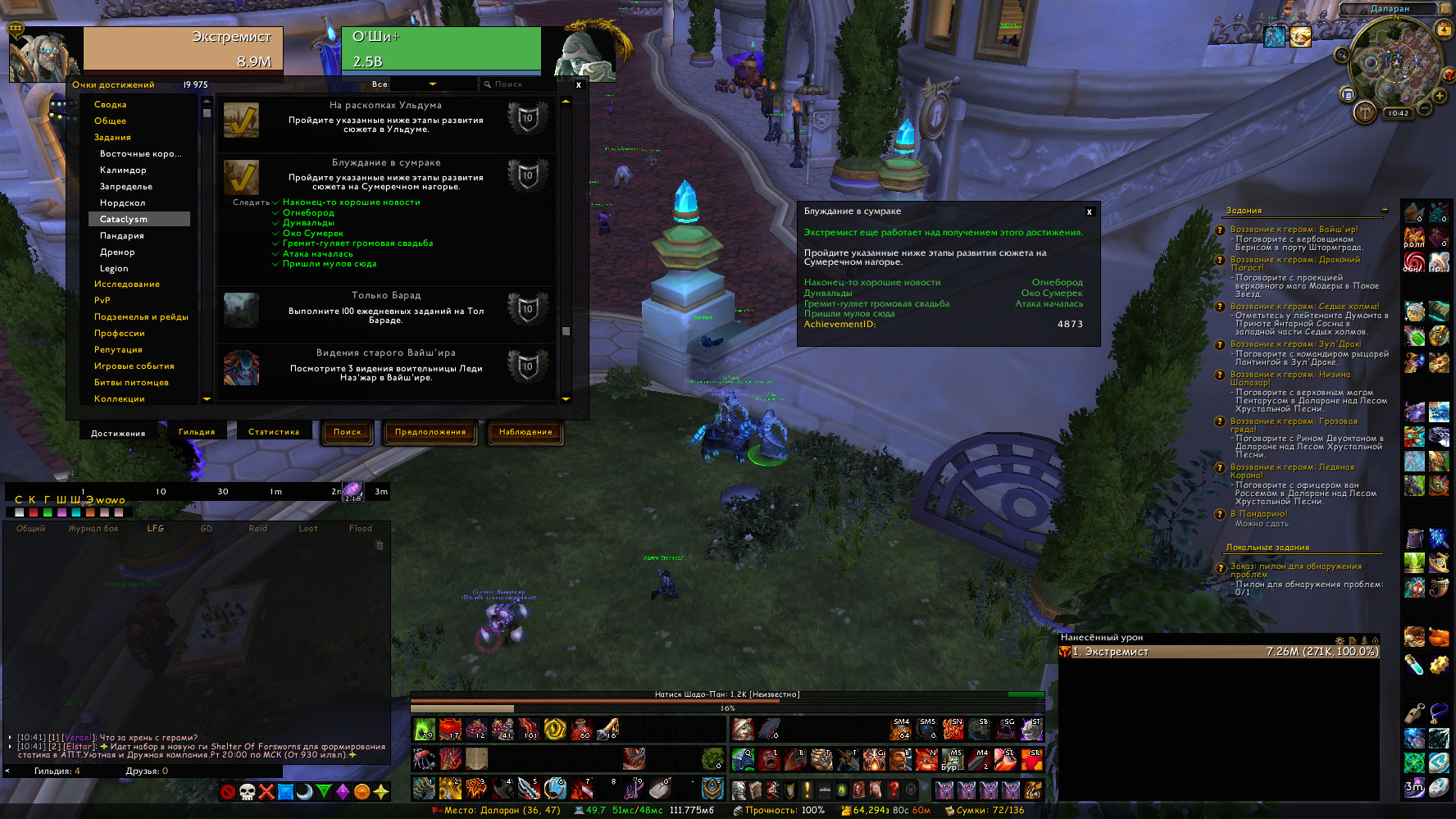The height and width of the screenshot is (819, 1456).
Task: Open the Подземелья и рейды category
Action: coord(141,316)
